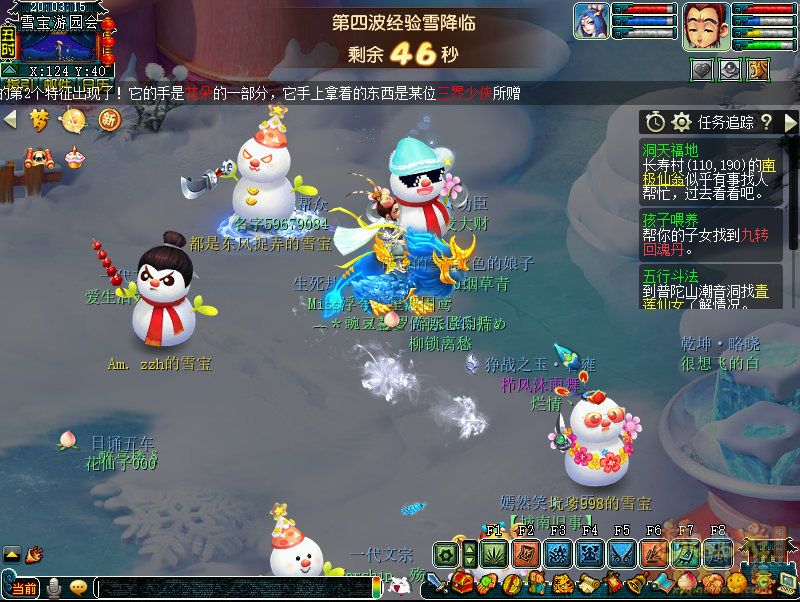Use the F2 orange skill slot
Viewport: 800px width, 602px height.
525,553
